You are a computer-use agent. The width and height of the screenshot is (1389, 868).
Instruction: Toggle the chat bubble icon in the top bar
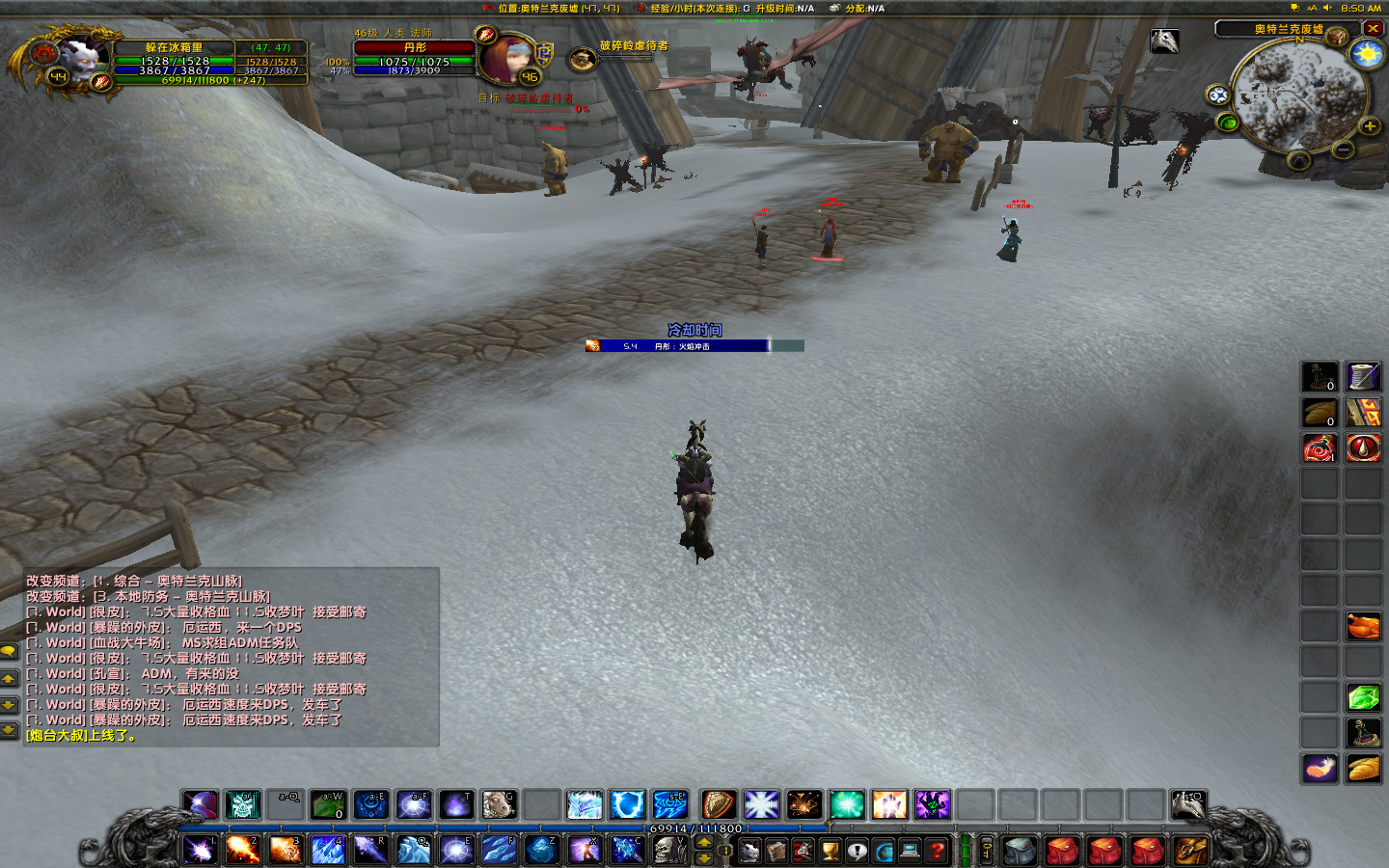click(x=1295, y=8)
